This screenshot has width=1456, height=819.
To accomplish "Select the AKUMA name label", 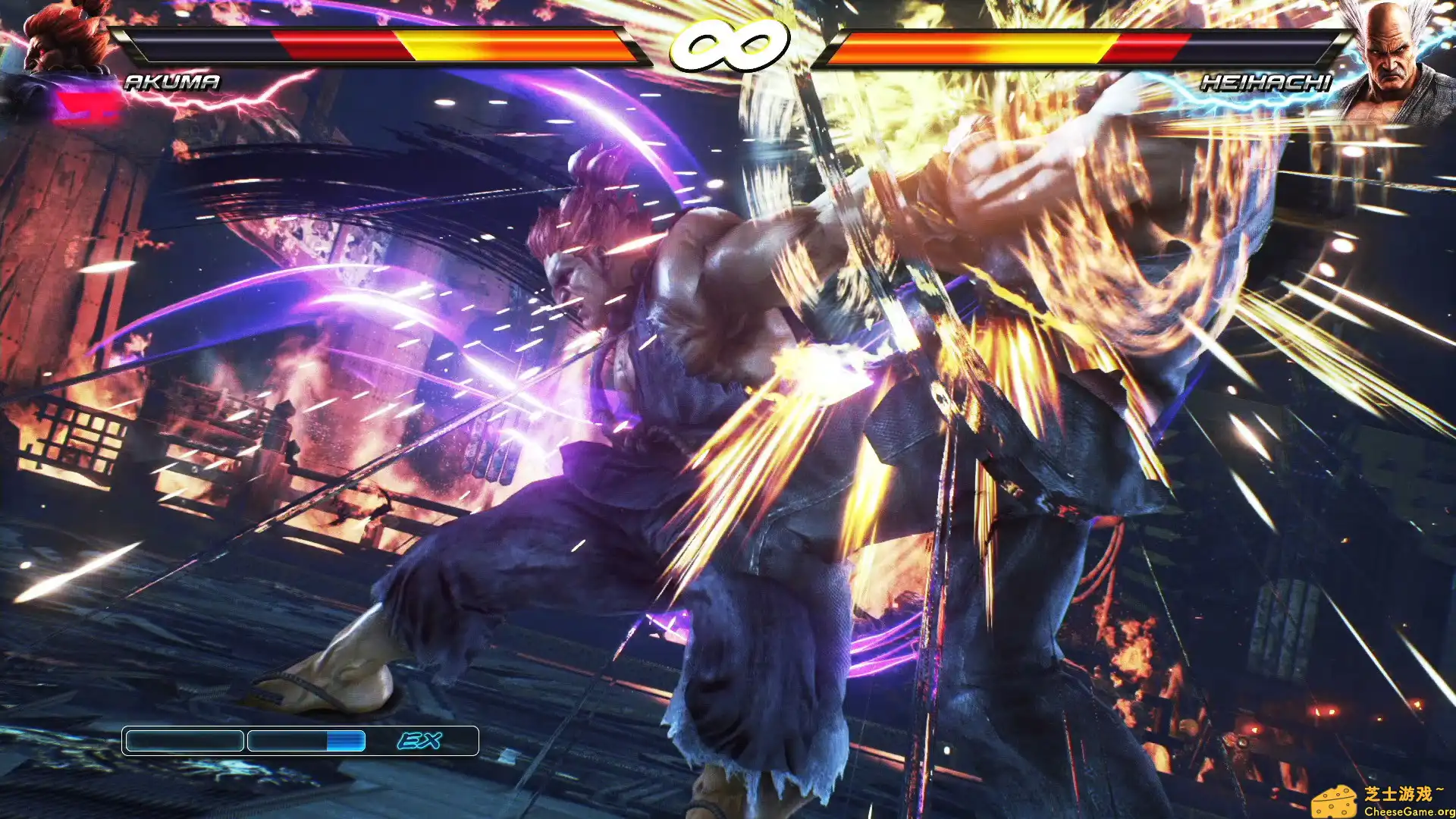I will pyautogui.click(x=173, y=81).
